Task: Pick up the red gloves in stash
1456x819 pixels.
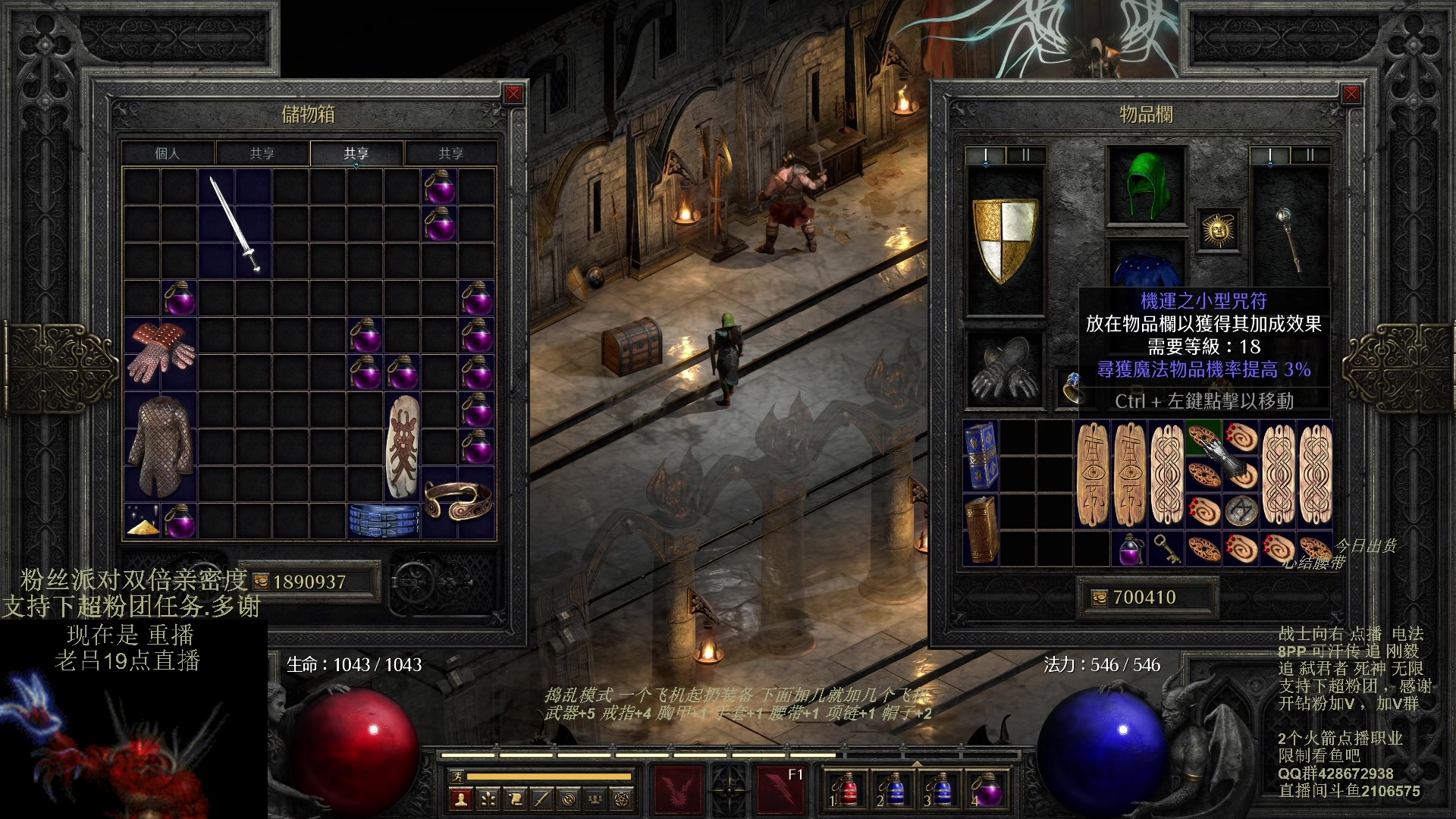Action: click(x=161, y=353)
